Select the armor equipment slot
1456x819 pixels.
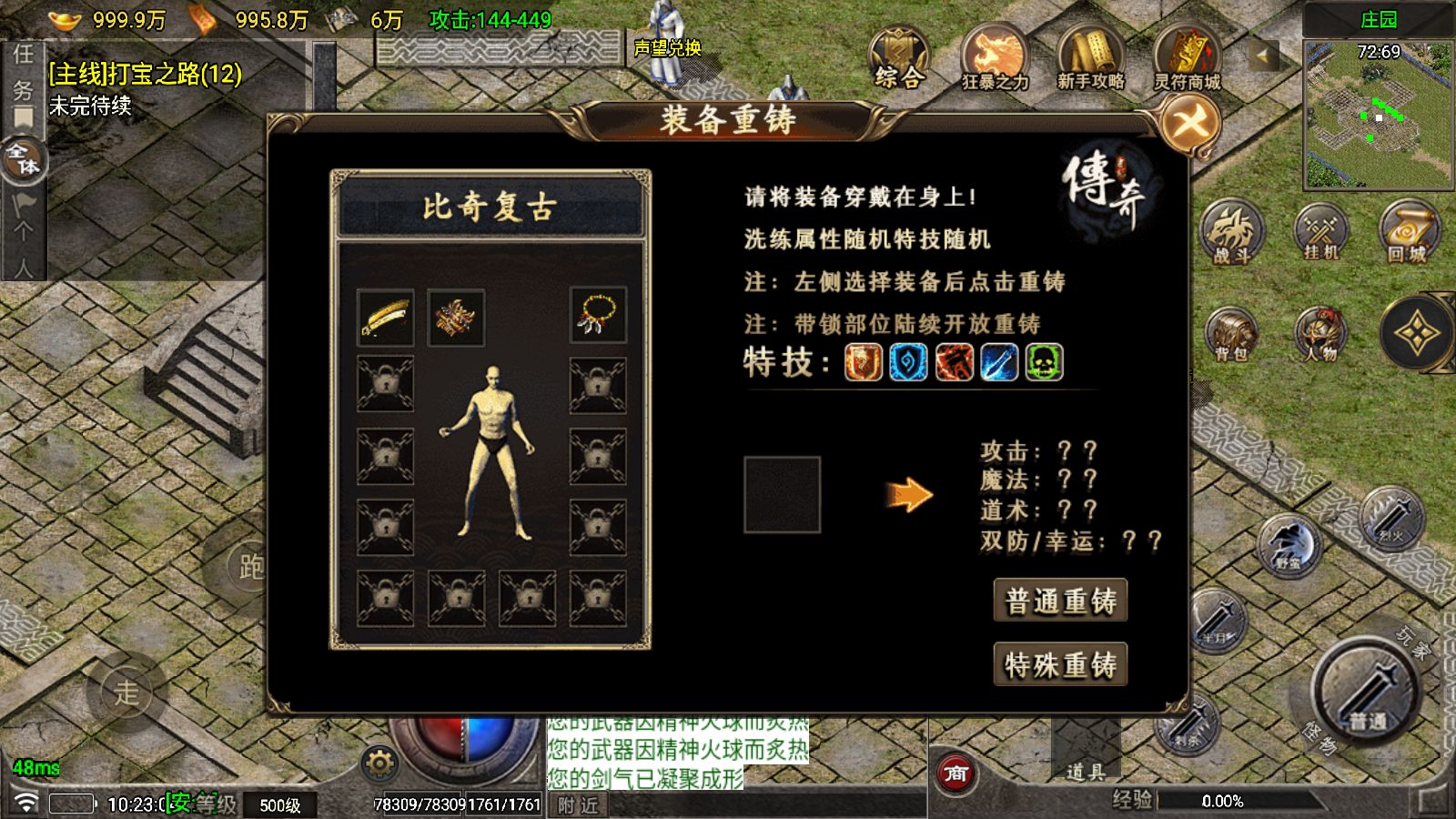coord(456,318)
